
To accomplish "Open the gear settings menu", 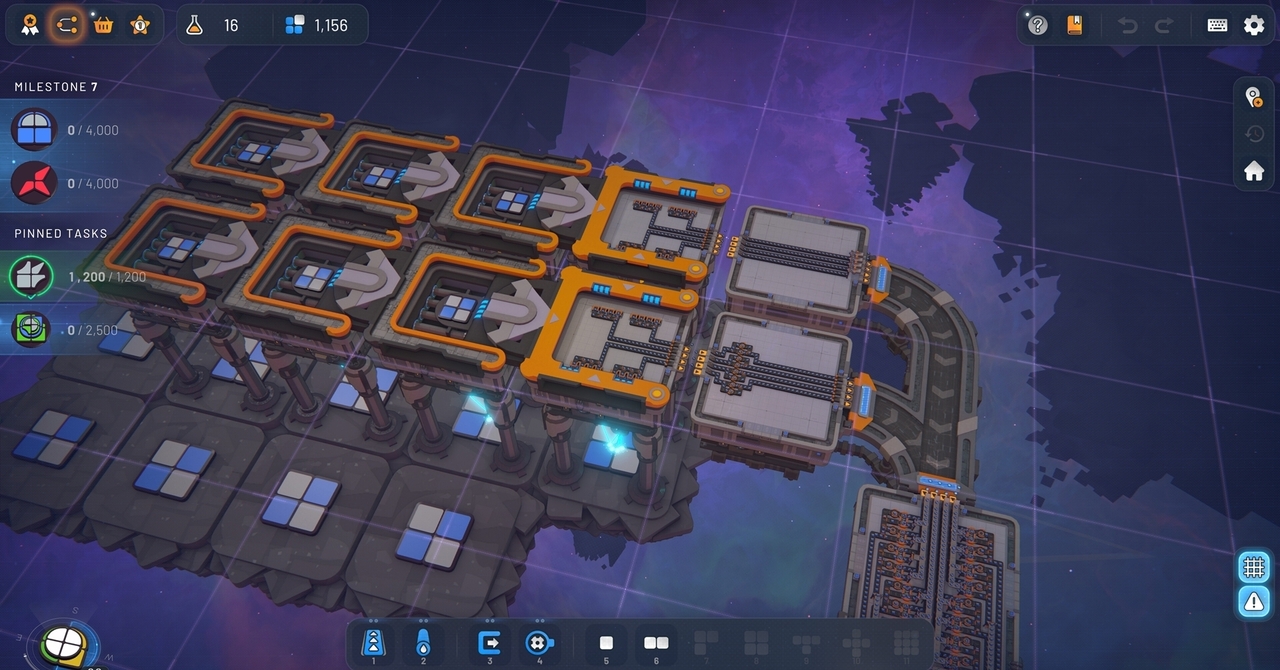I will [x=1254, y=25].
